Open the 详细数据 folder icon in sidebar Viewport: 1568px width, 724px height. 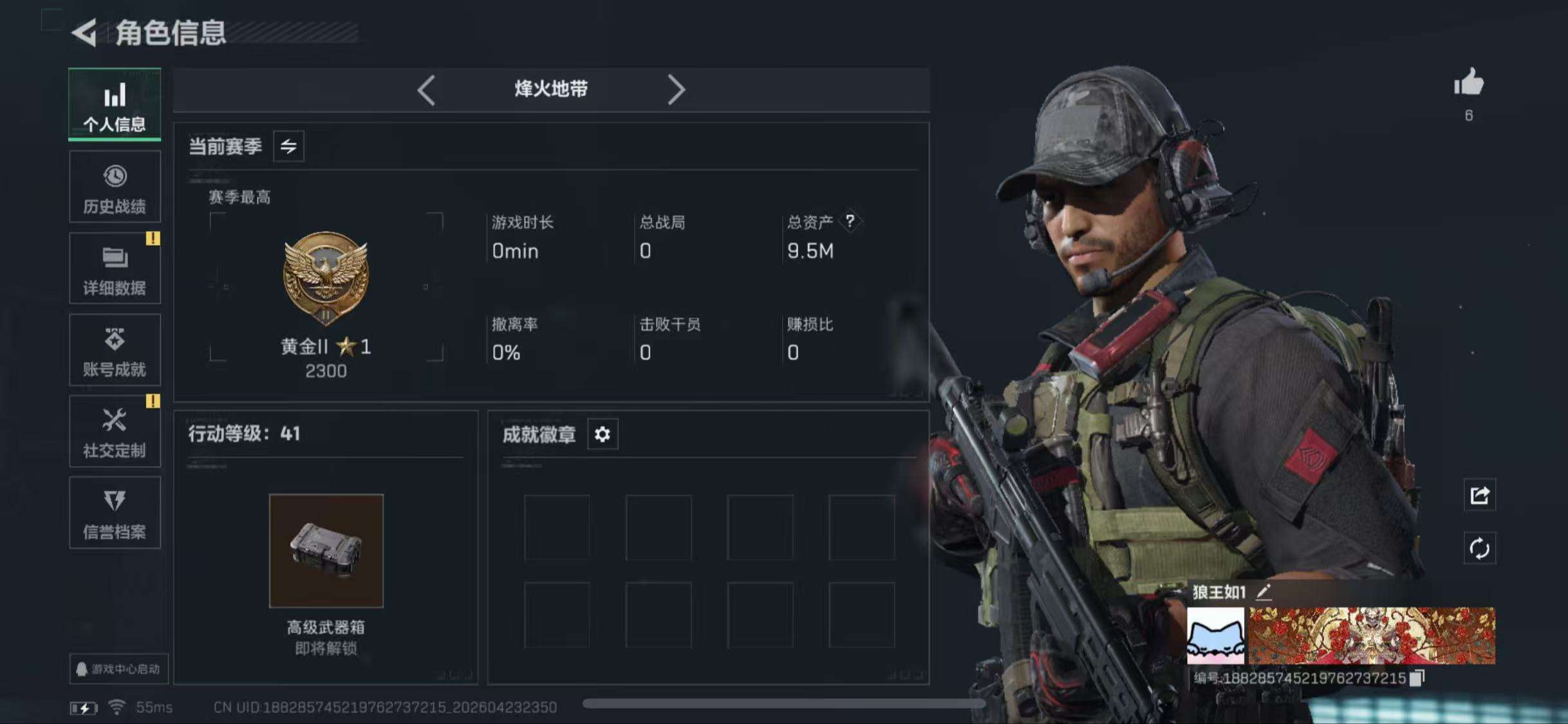tap(115, 267)
